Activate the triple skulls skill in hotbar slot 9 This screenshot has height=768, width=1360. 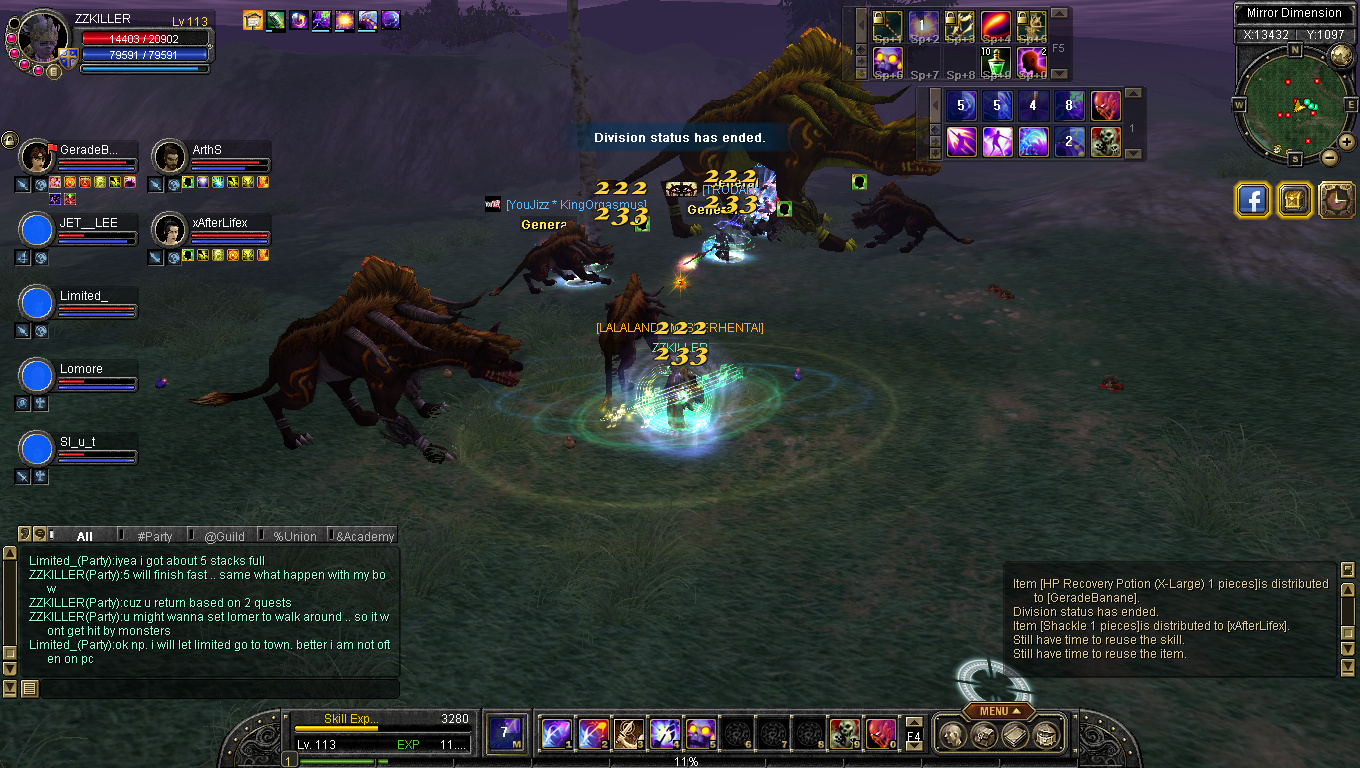point(846,734)
